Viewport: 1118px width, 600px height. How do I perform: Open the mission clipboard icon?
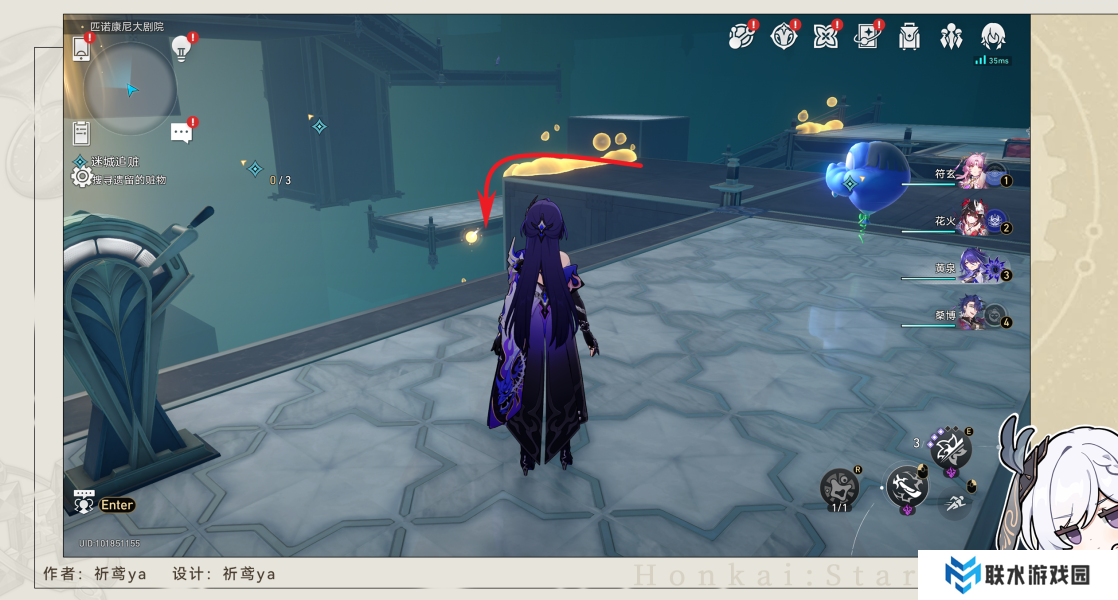pyautogui.click(x=82, y=131)
